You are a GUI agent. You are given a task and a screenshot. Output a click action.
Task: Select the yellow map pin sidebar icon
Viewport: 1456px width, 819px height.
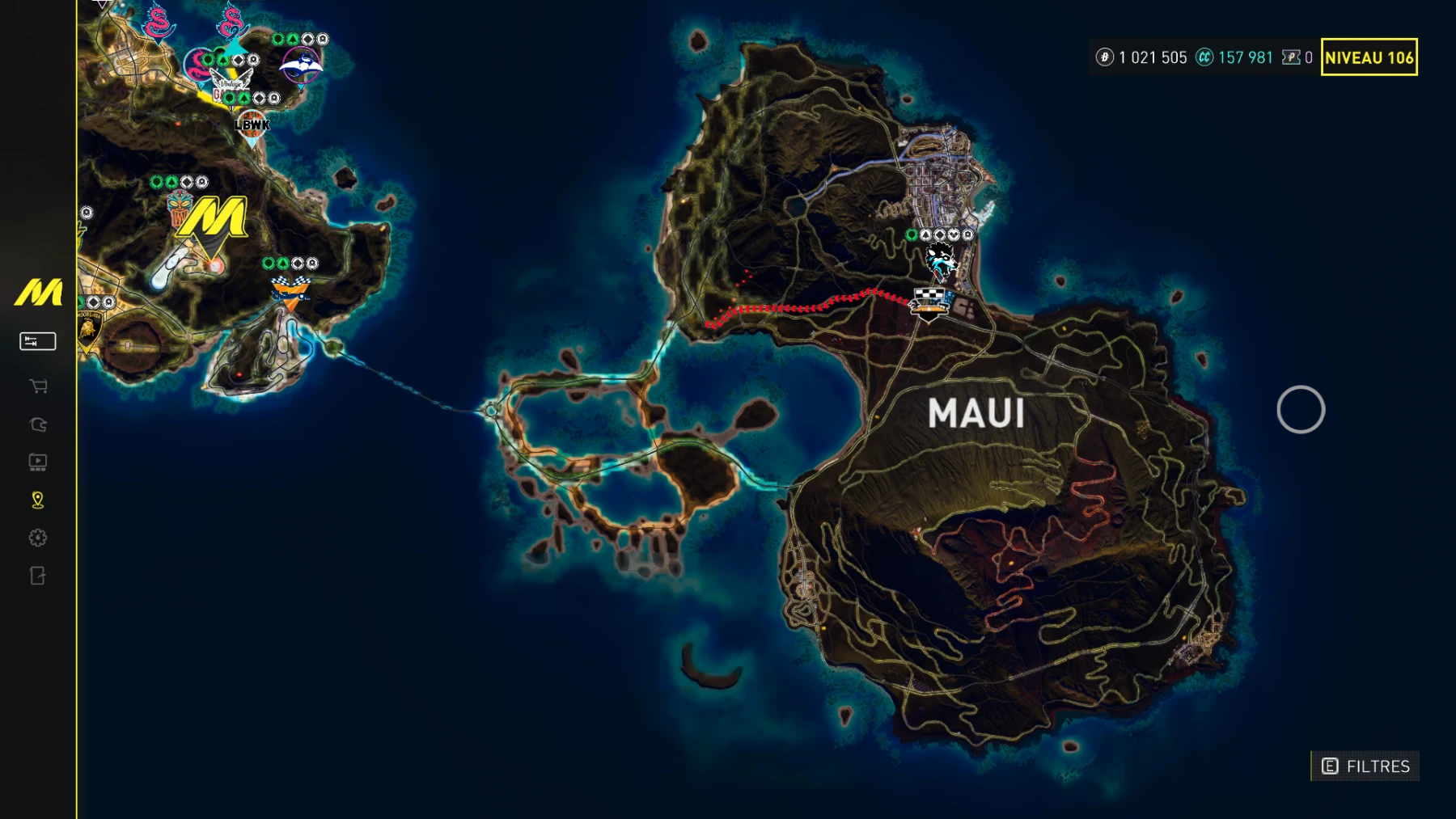coord(38,500)
